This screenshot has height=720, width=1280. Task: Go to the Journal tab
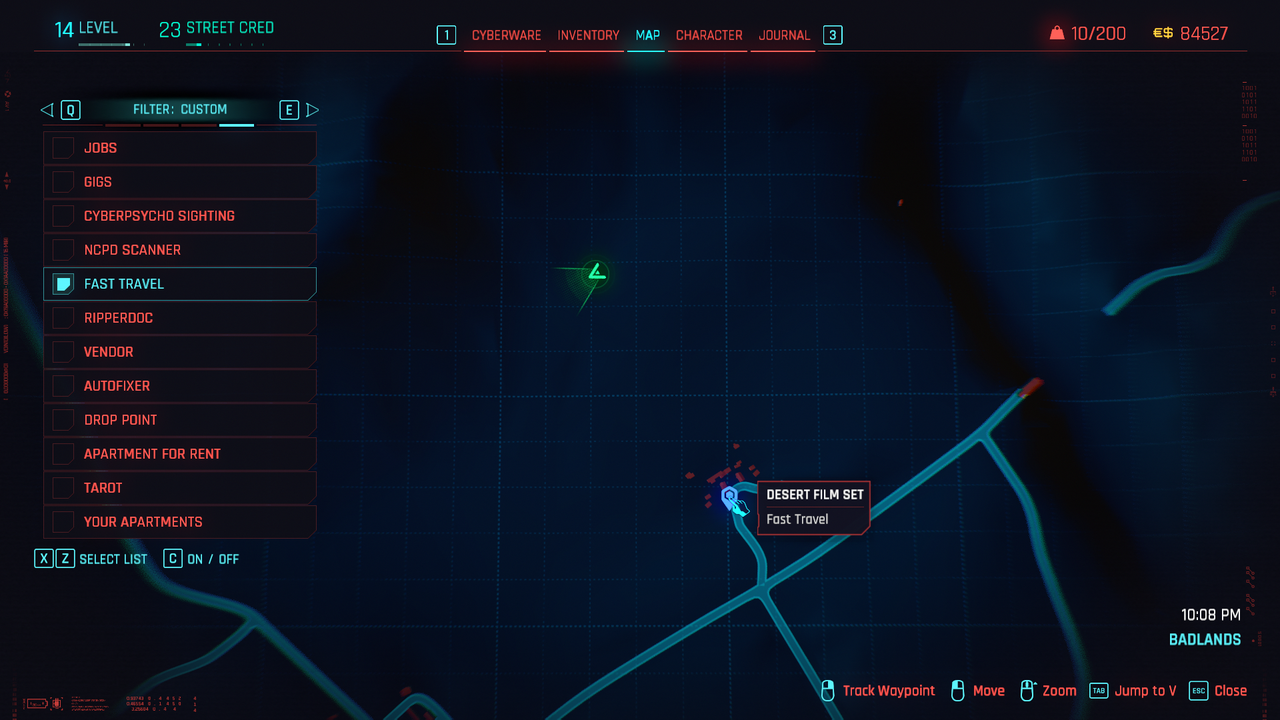(x=784, y=35)
